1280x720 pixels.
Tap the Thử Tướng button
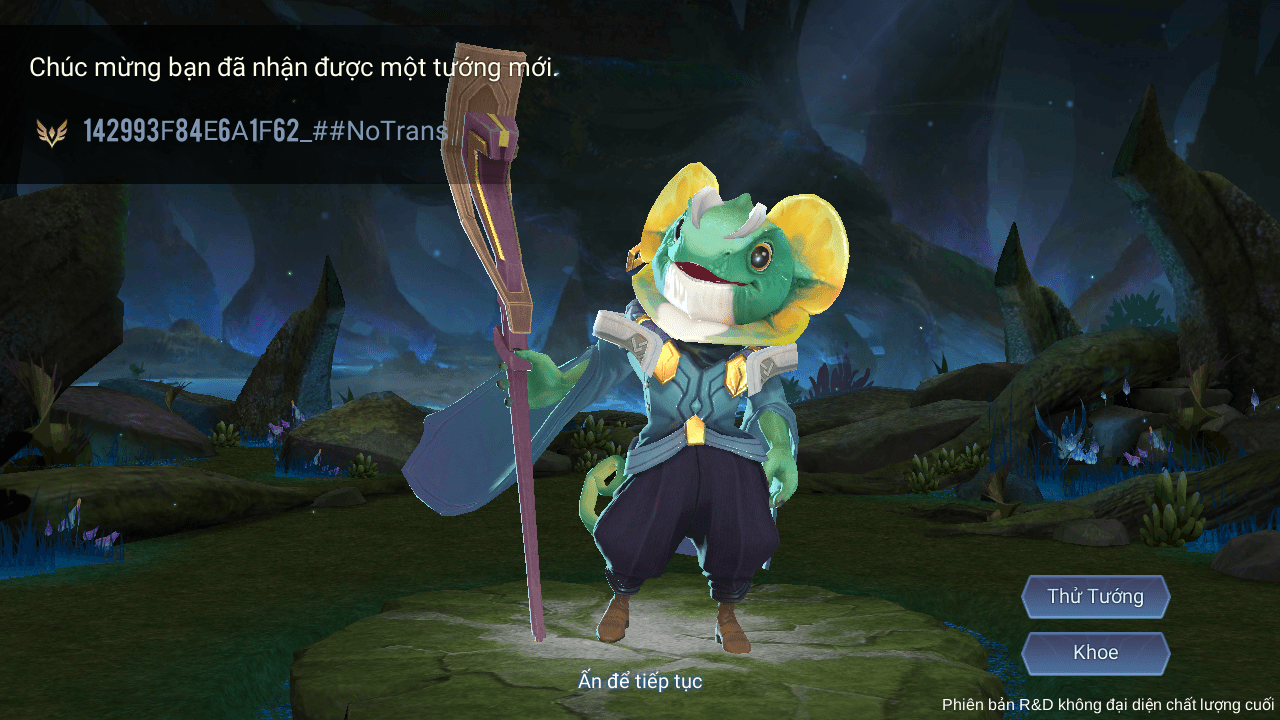tap(1095, 596)
